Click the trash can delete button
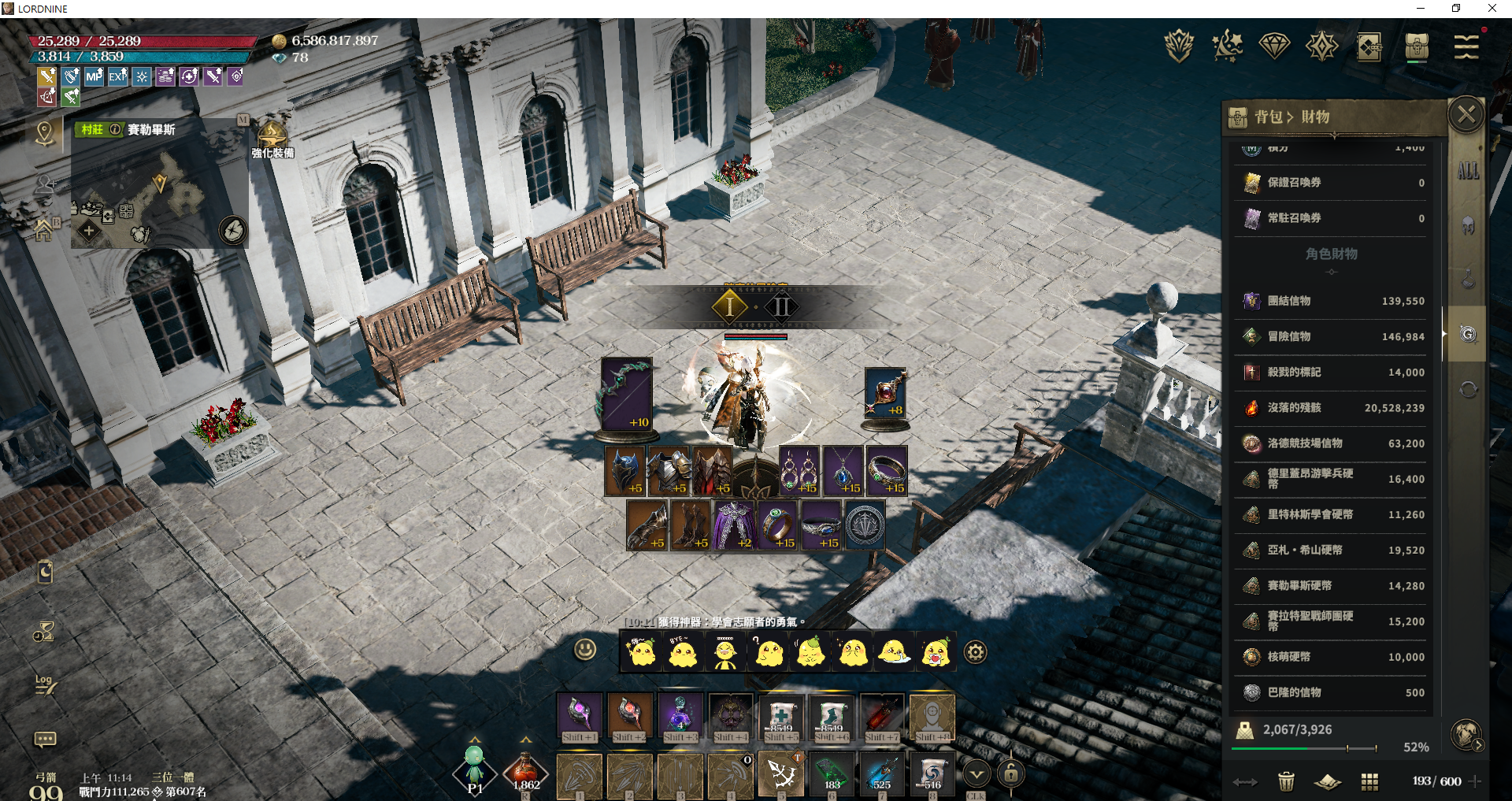Viewport: 1512px width, 801px height. click(x=1286, y=781)
